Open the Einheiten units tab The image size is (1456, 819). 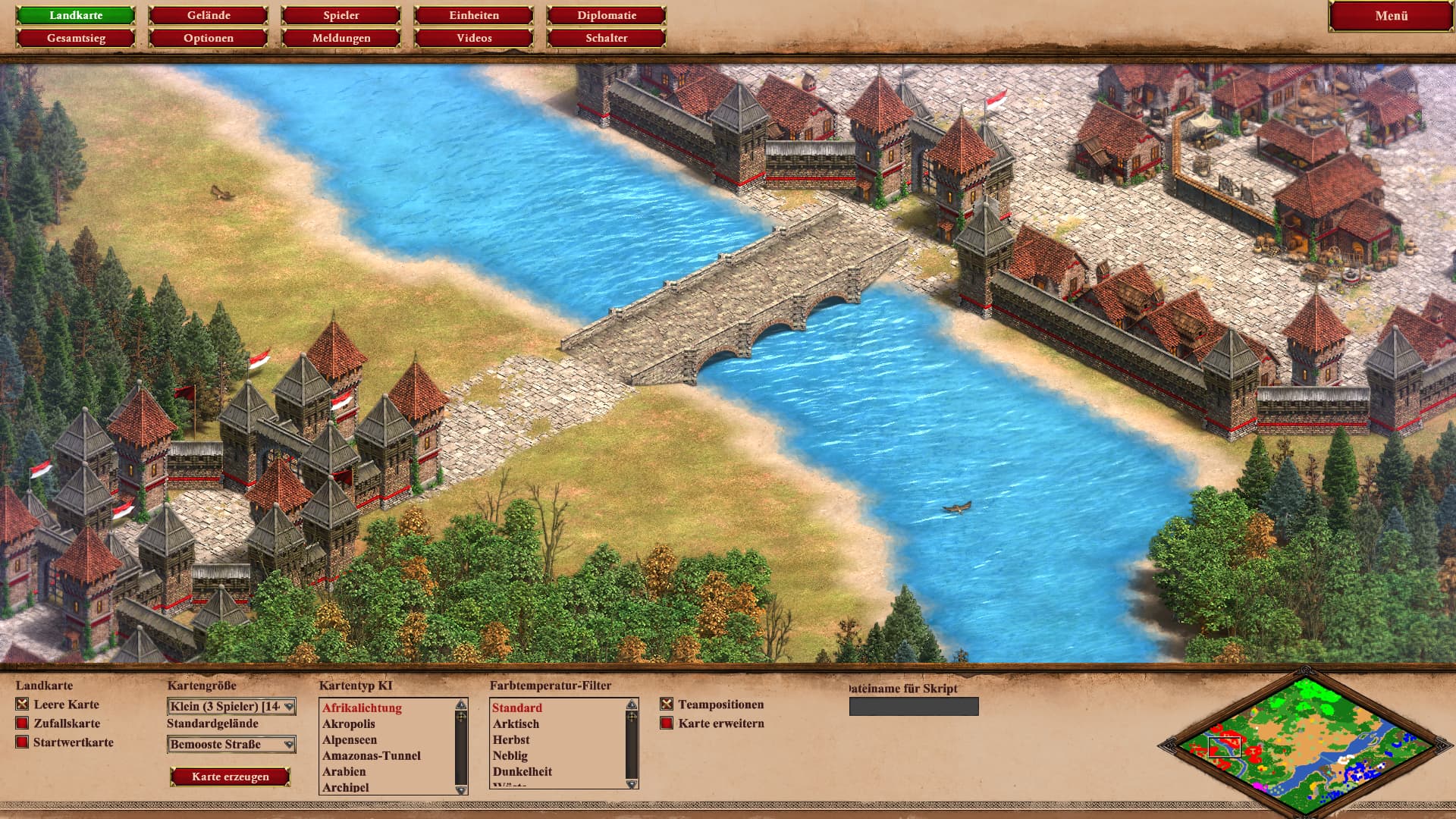tap(474, 15)
